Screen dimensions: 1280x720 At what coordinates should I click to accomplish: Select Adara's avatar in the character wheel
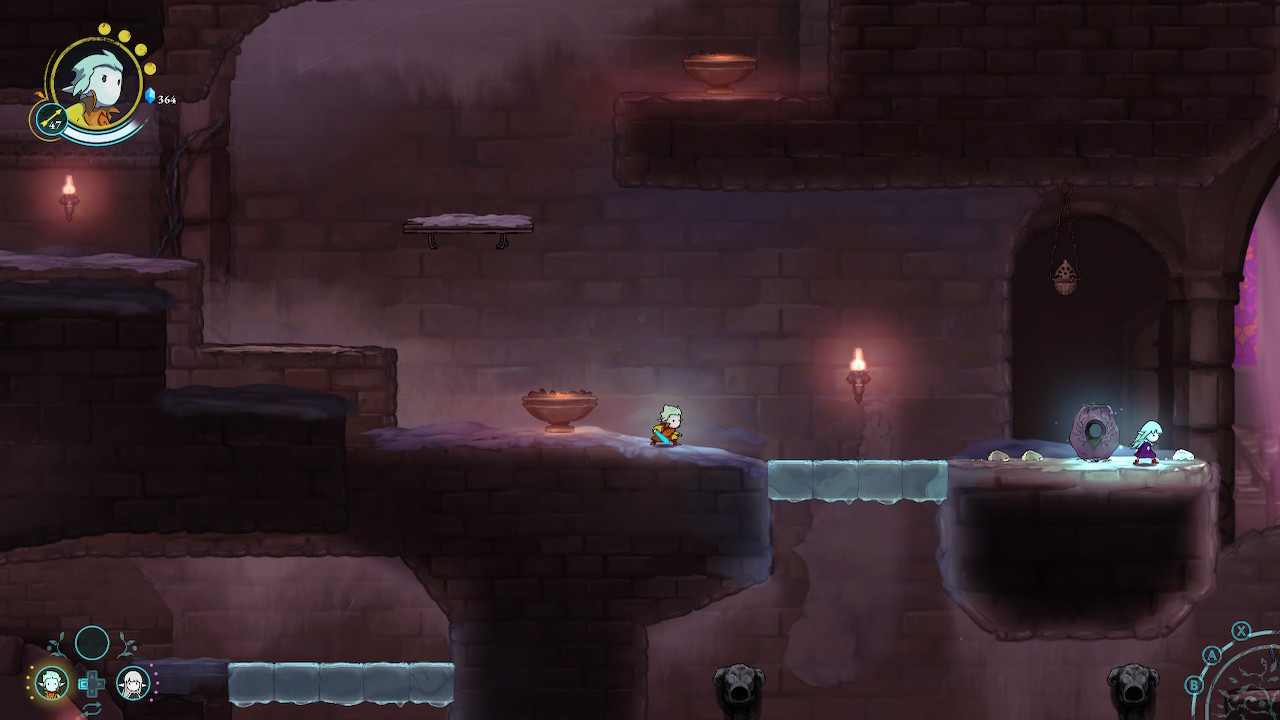click(x=131, y=683)
